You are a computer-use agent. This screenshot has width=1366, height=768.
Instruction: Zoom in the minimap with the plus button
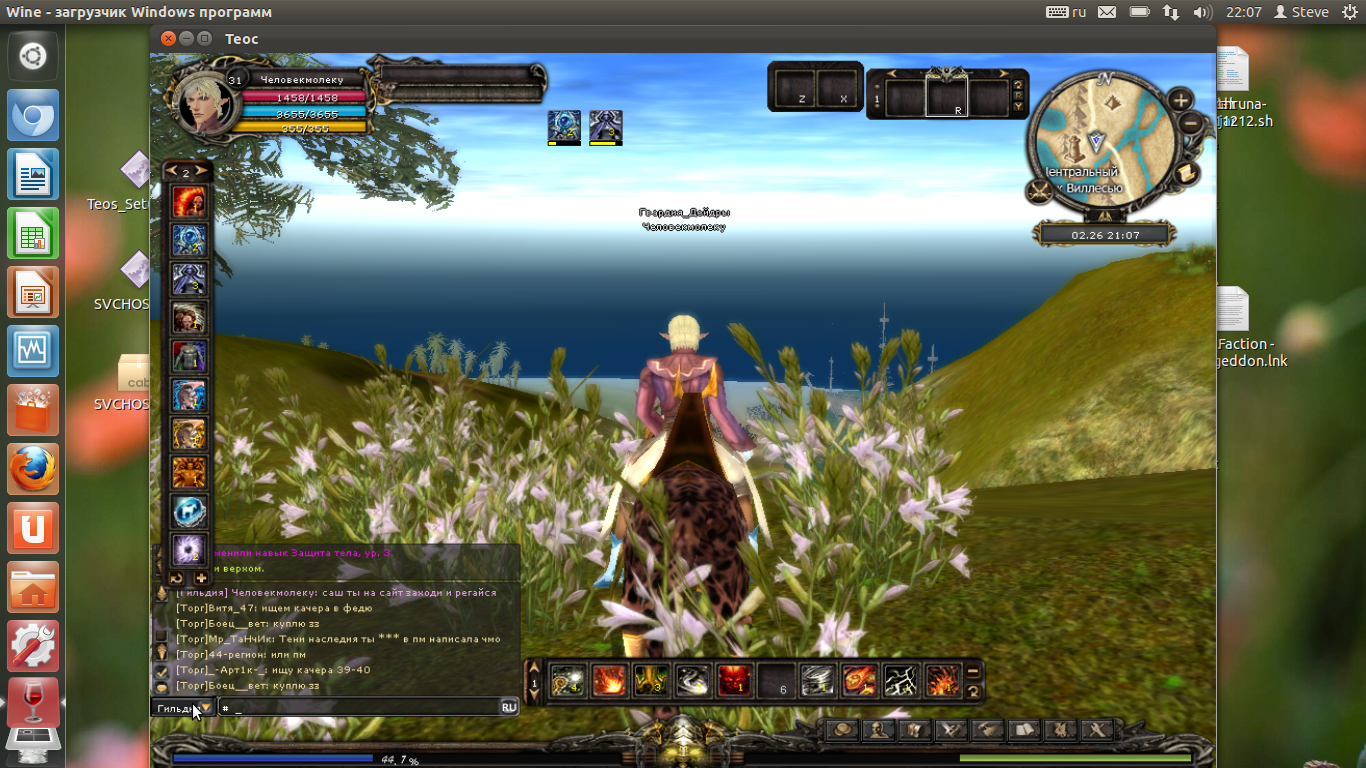click(1181, 100)
